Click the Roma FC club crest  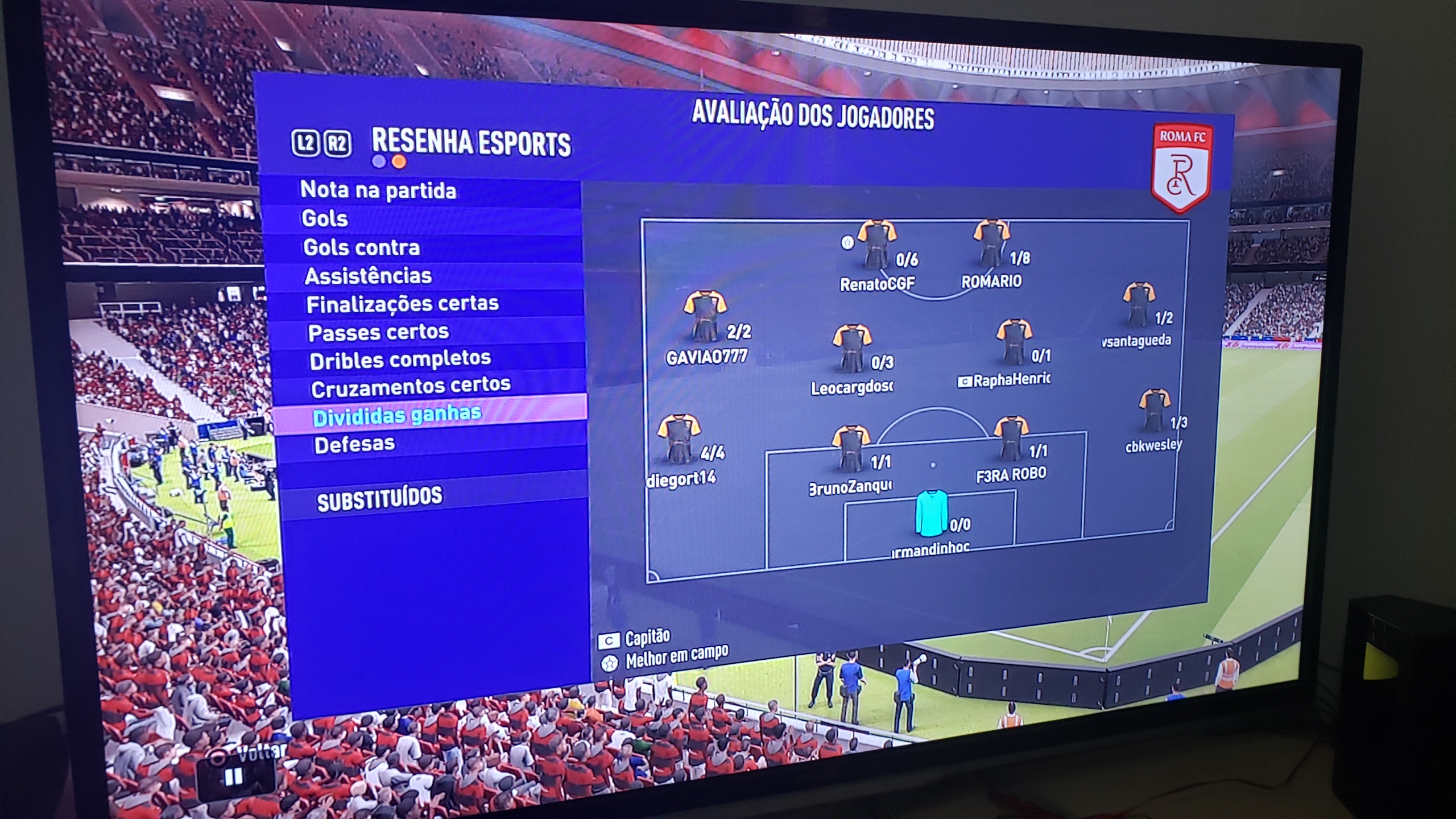tap(1181, 168)
